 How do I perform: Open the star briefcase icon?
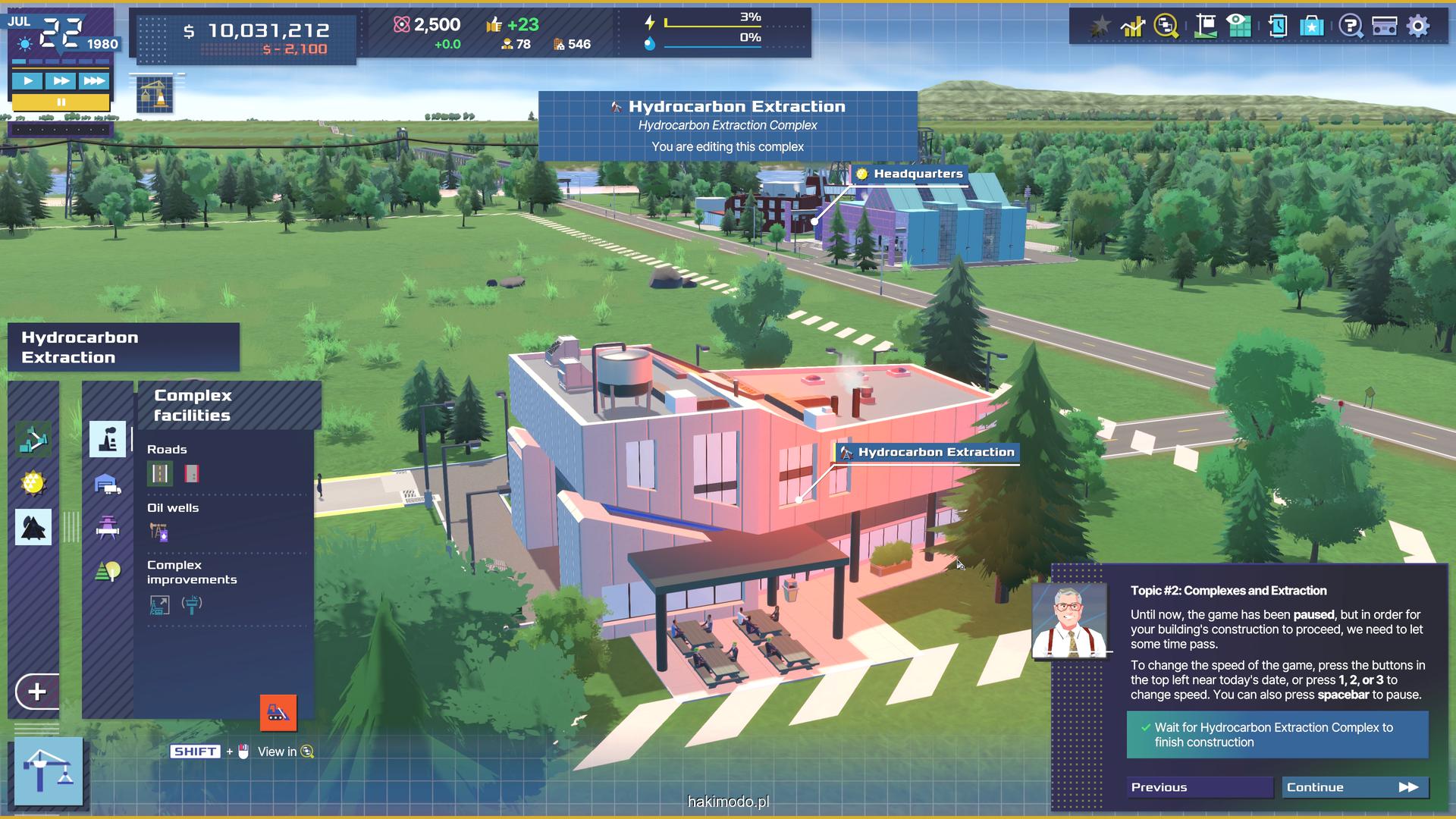click(1312, 27)
